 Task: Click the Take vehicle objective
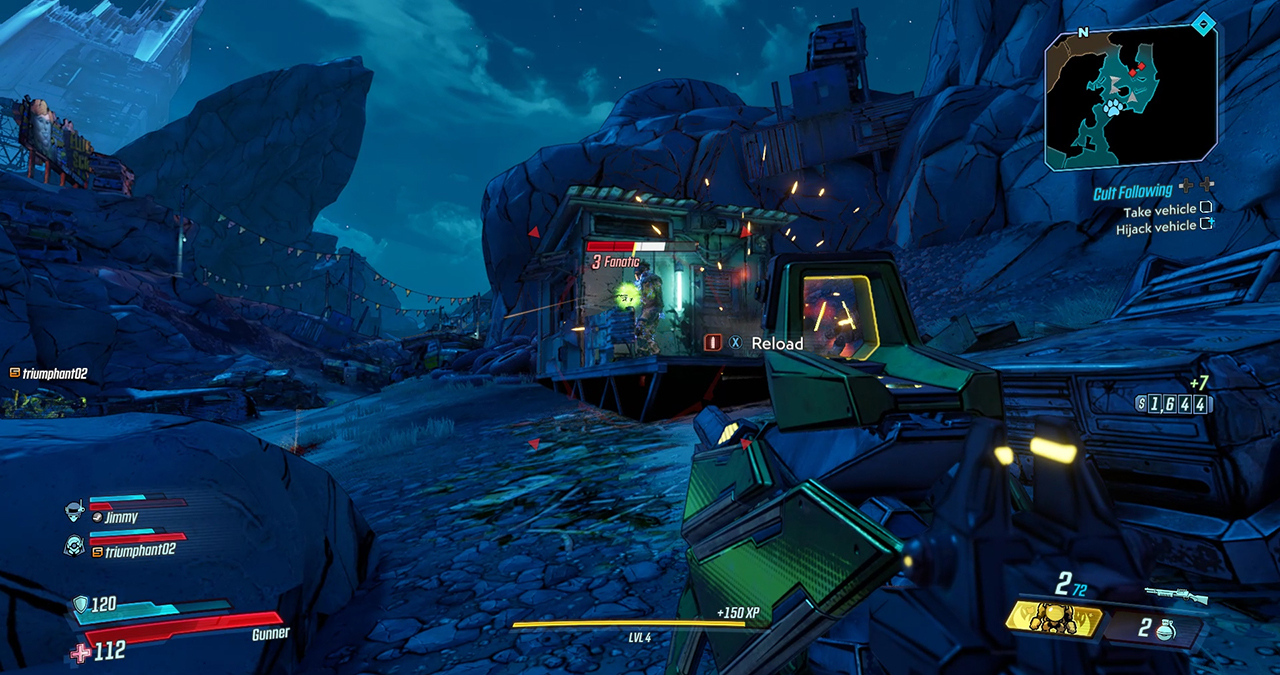coord(1159,210)
